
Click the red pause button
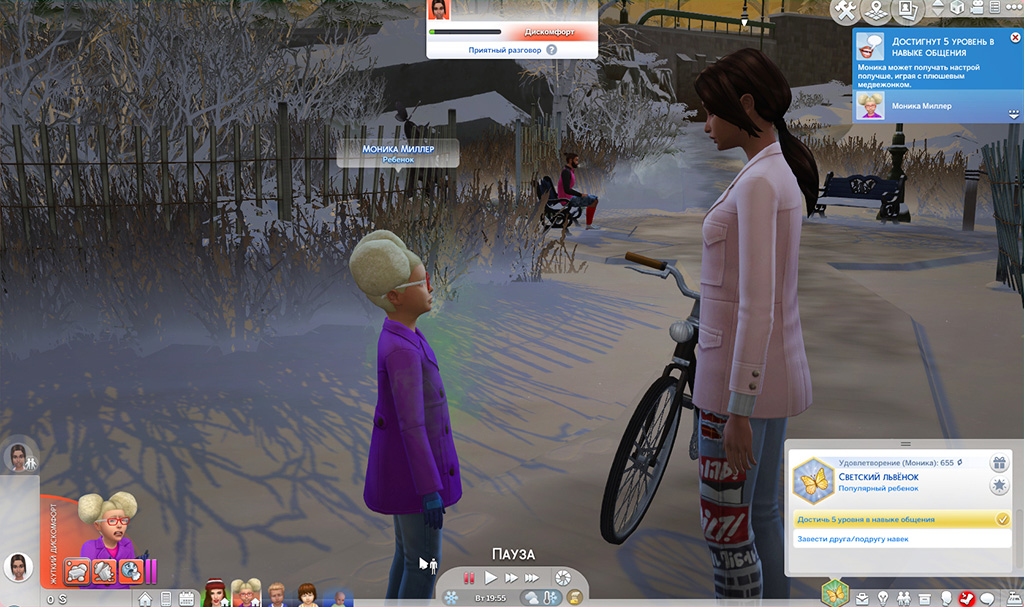pos(467,578)
